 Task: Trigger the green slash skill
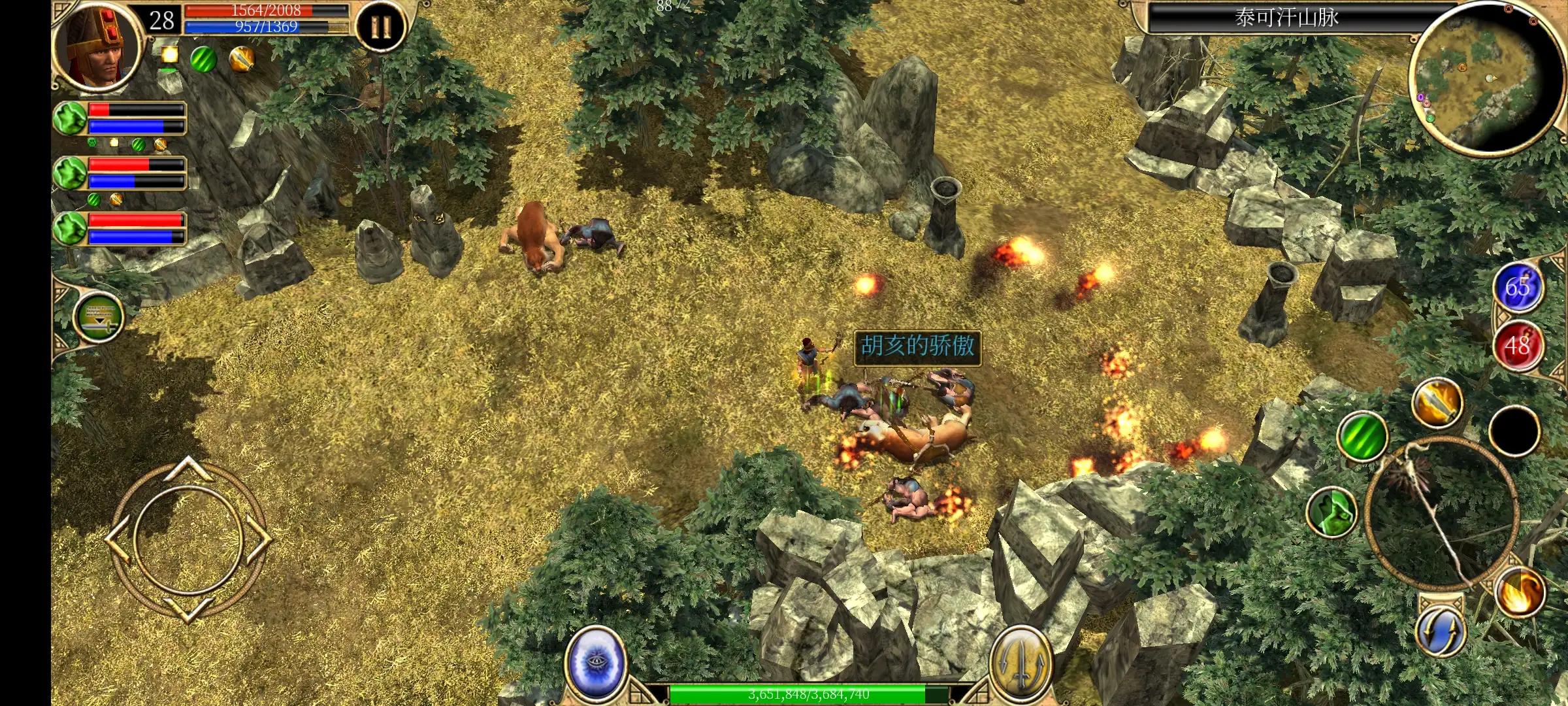(1362, 436)
